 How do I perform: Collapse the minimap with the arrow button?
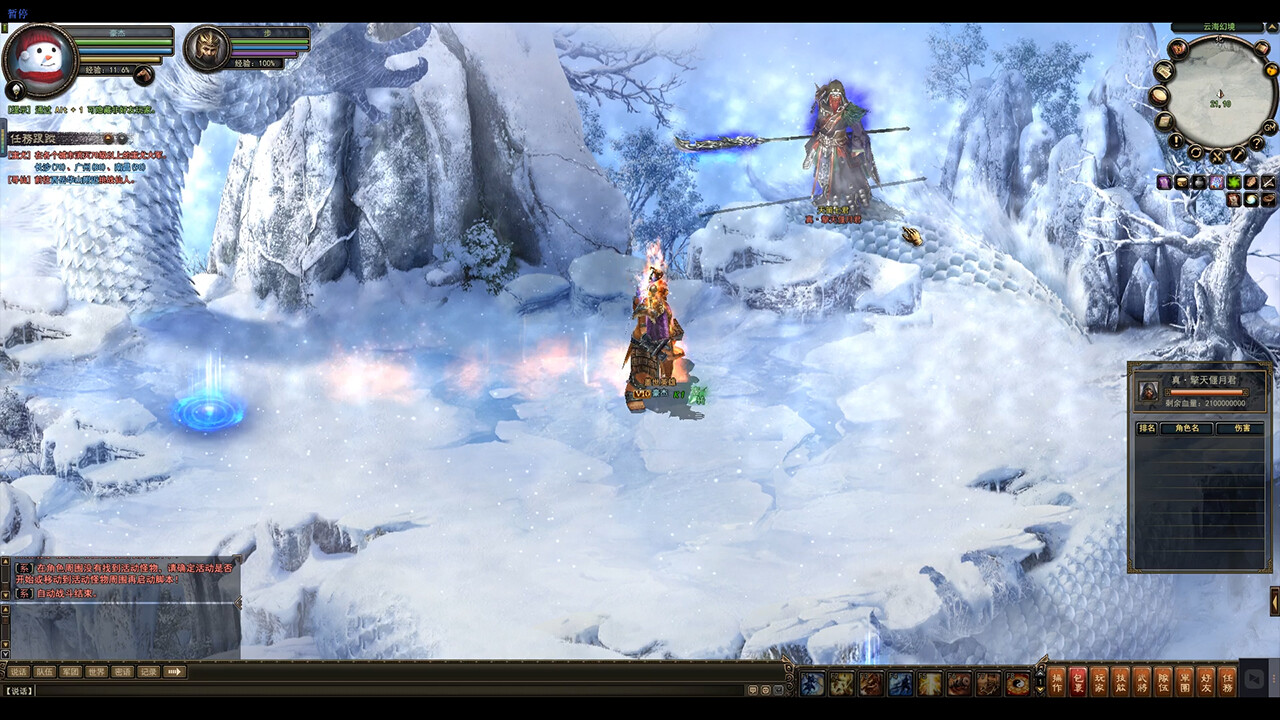click(x=1271, y=27)
